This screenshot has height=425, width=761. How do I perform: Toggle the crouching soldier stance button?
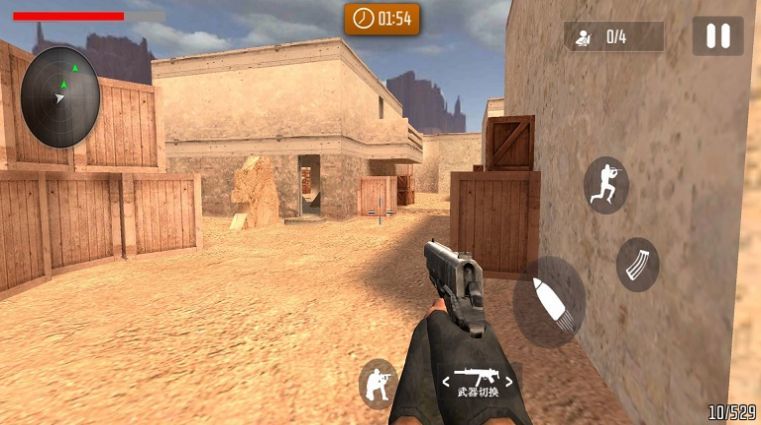(x=378, y=383)
